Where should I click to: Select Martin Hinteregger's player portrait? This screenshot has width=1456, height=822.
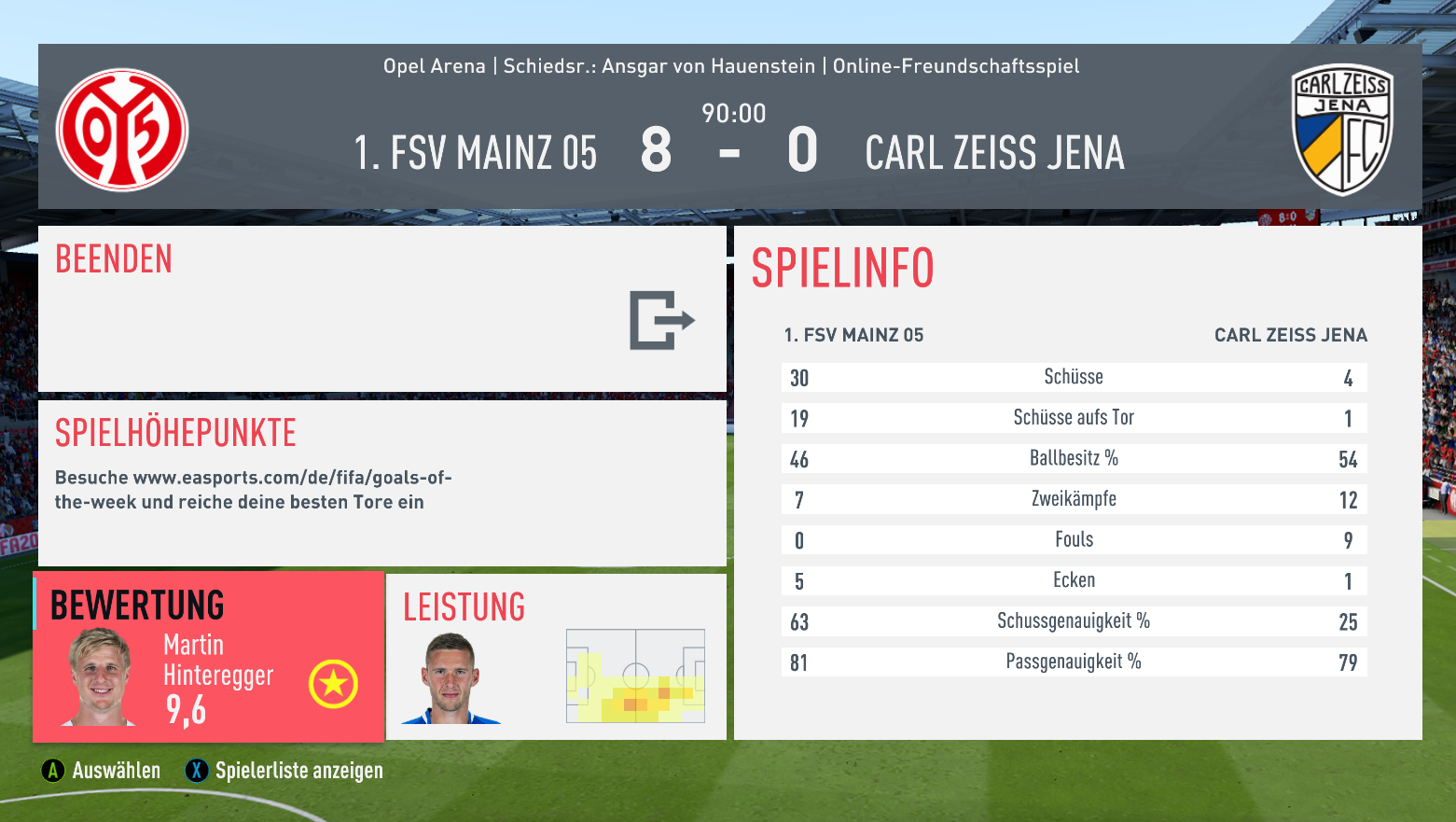(x=100, y=677)
